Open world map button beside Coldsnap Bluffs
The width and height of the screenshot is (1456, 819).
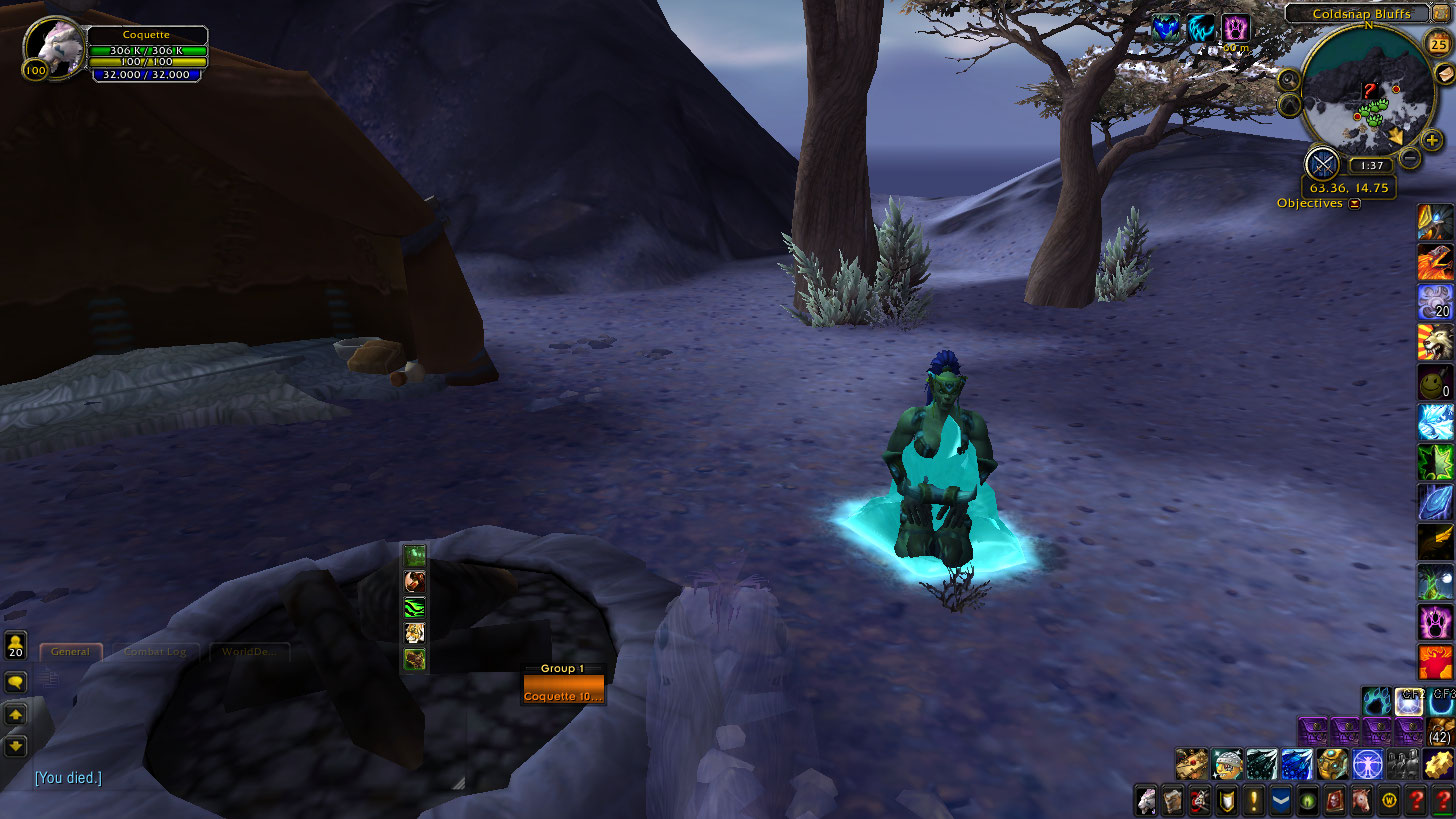click(1440, 14)
